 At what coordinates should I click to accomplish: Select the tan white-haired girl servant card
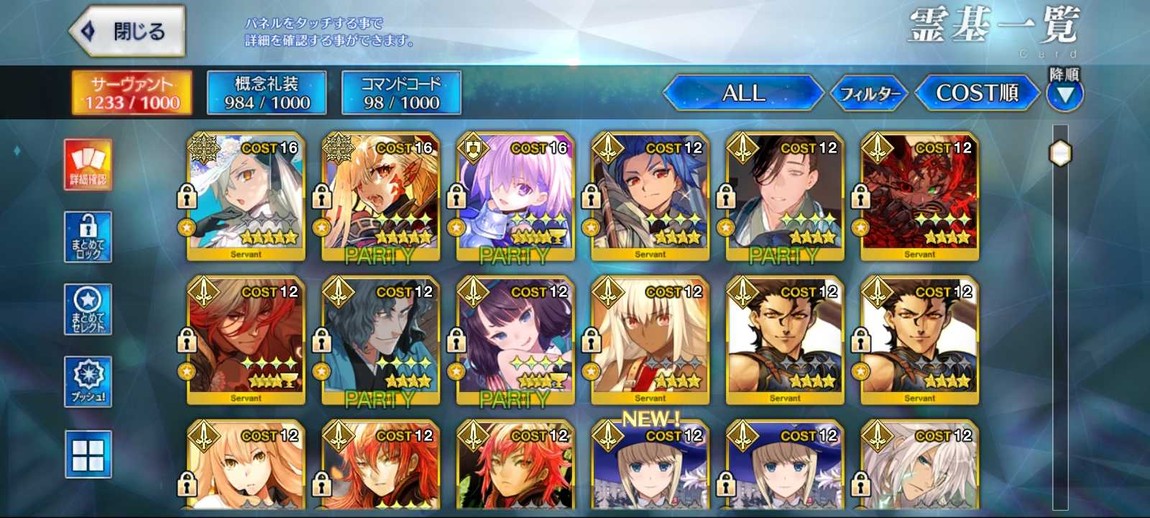coord(649,340)
